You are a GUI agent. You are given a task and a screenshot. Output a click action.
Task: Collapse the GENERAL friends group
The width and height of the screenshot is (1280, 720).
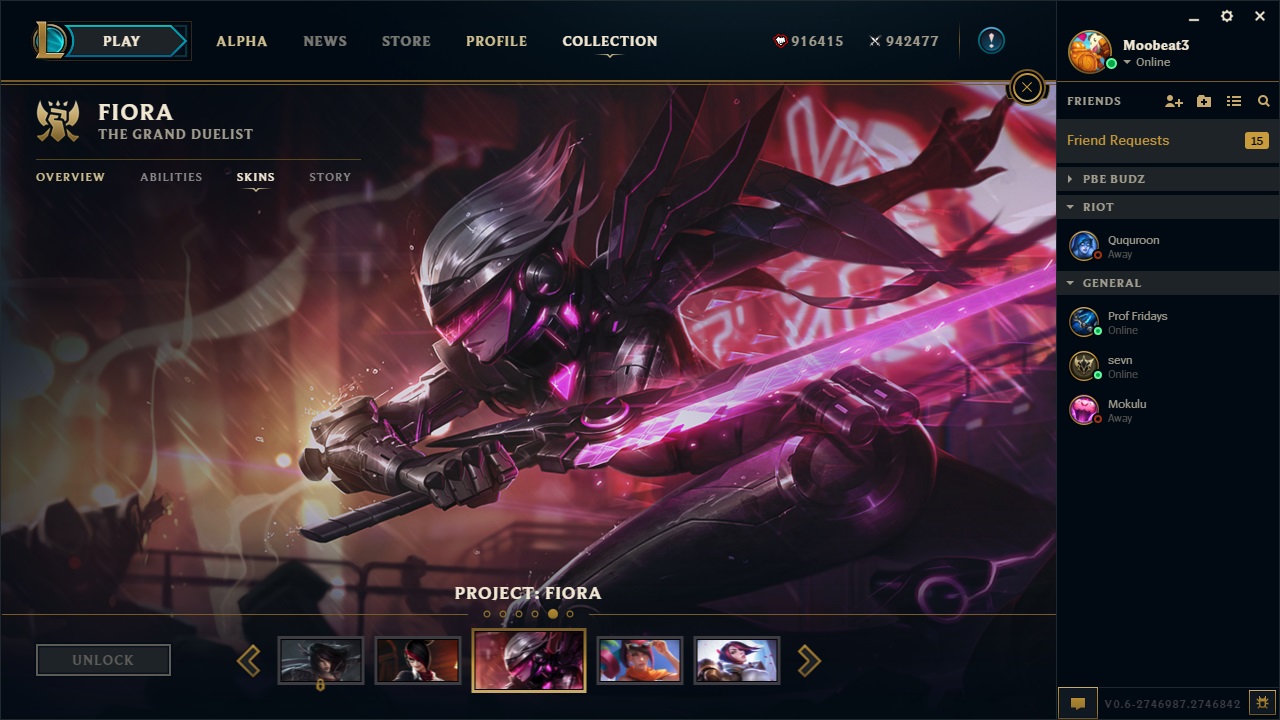(1069, 283)
